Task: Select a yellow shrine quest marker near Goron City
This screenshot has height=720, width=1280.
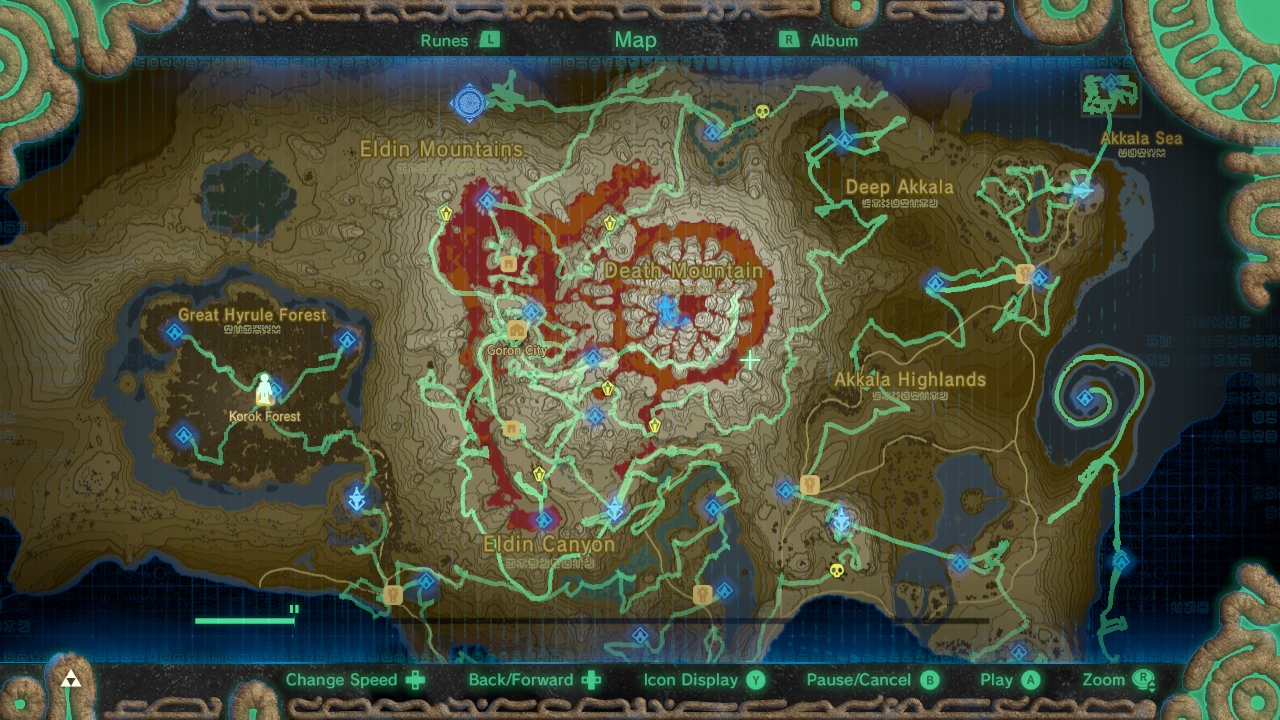Action: coord(606,389)
